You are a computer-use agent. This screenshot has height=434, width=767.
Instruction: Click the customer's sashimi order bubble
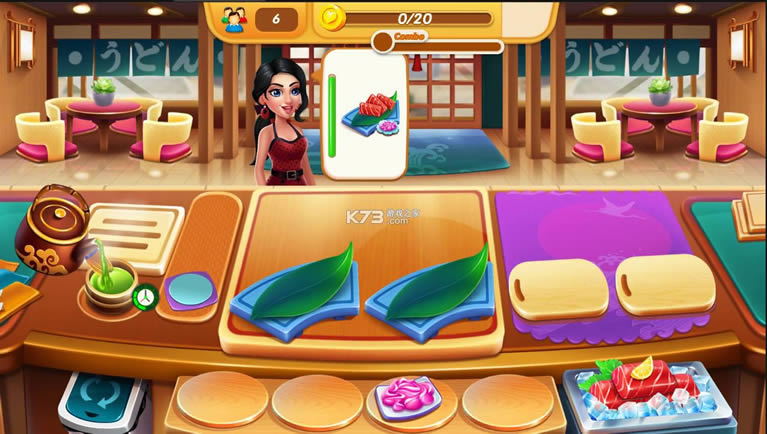(364, 116)
